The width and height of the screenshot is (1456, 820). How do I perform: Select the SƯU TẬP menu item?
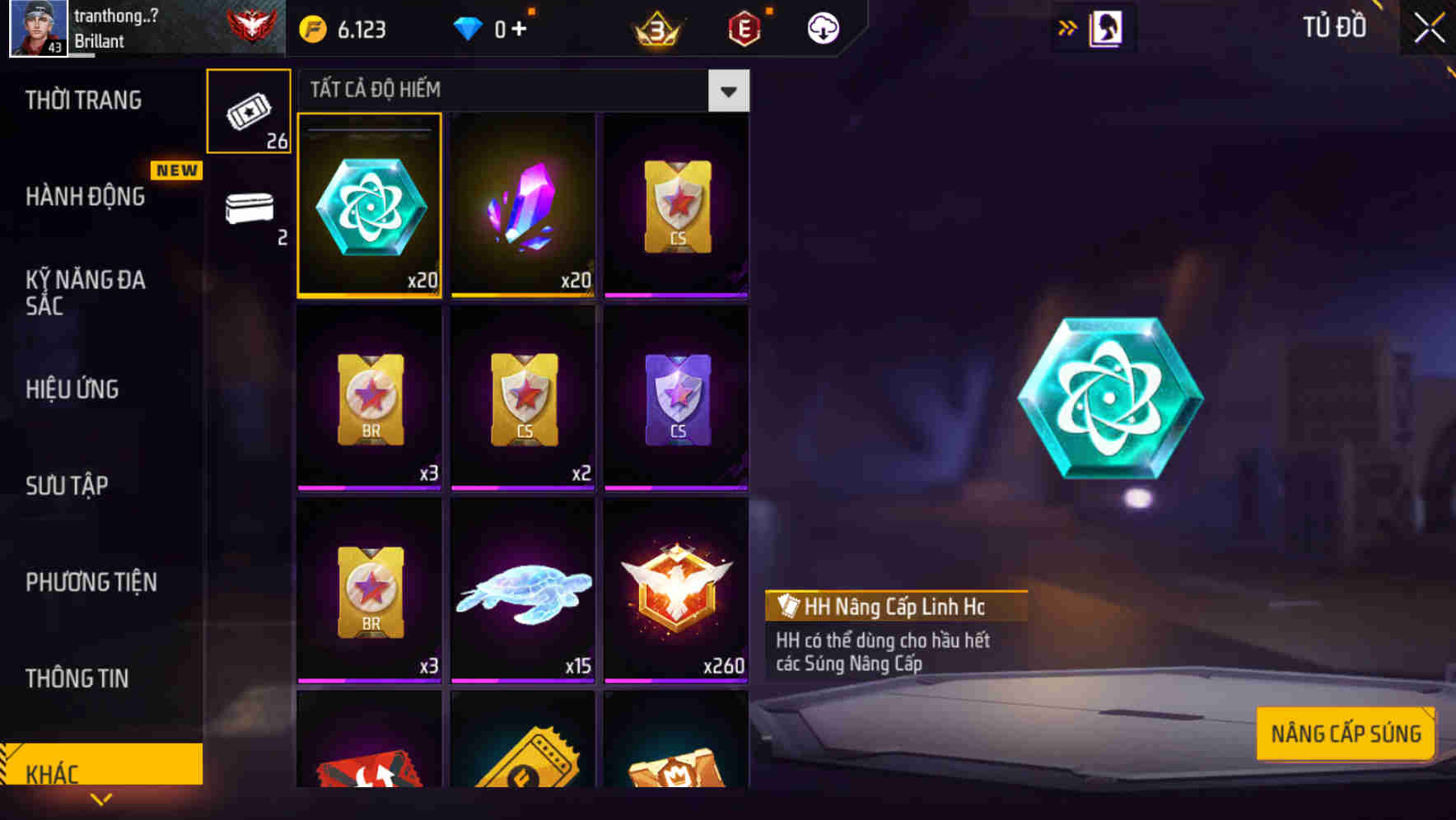[69, 486]
